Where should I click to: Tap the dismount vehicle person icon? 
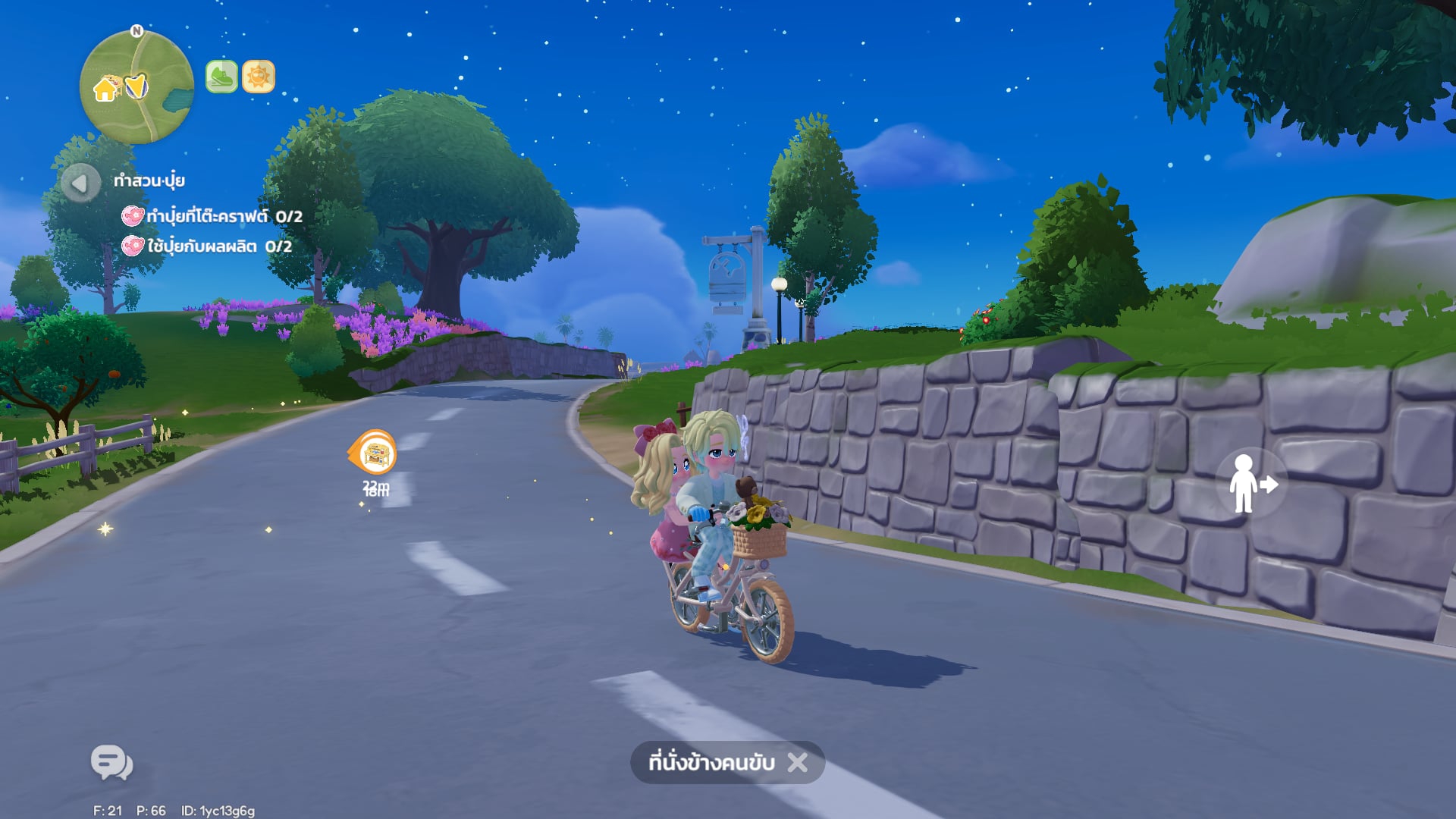1250,484
